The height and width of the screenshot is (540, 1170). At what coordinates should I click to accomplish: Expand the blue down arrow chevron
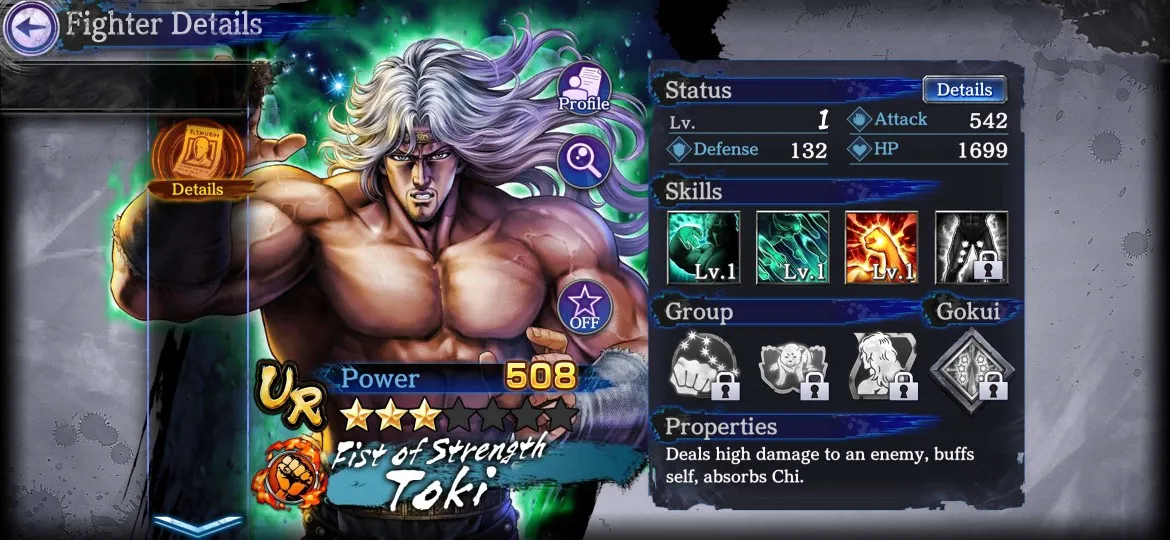(x=197, y=524)
